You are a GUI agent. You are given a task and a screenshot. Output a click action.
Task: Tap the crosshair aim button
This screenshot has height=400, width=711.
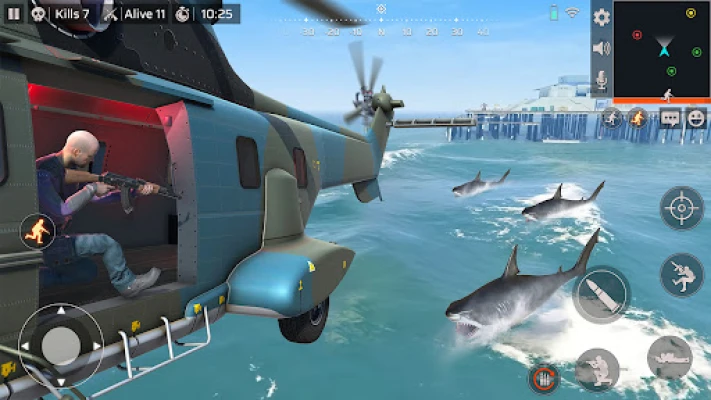pyautogui.click(x=681, y=208)
